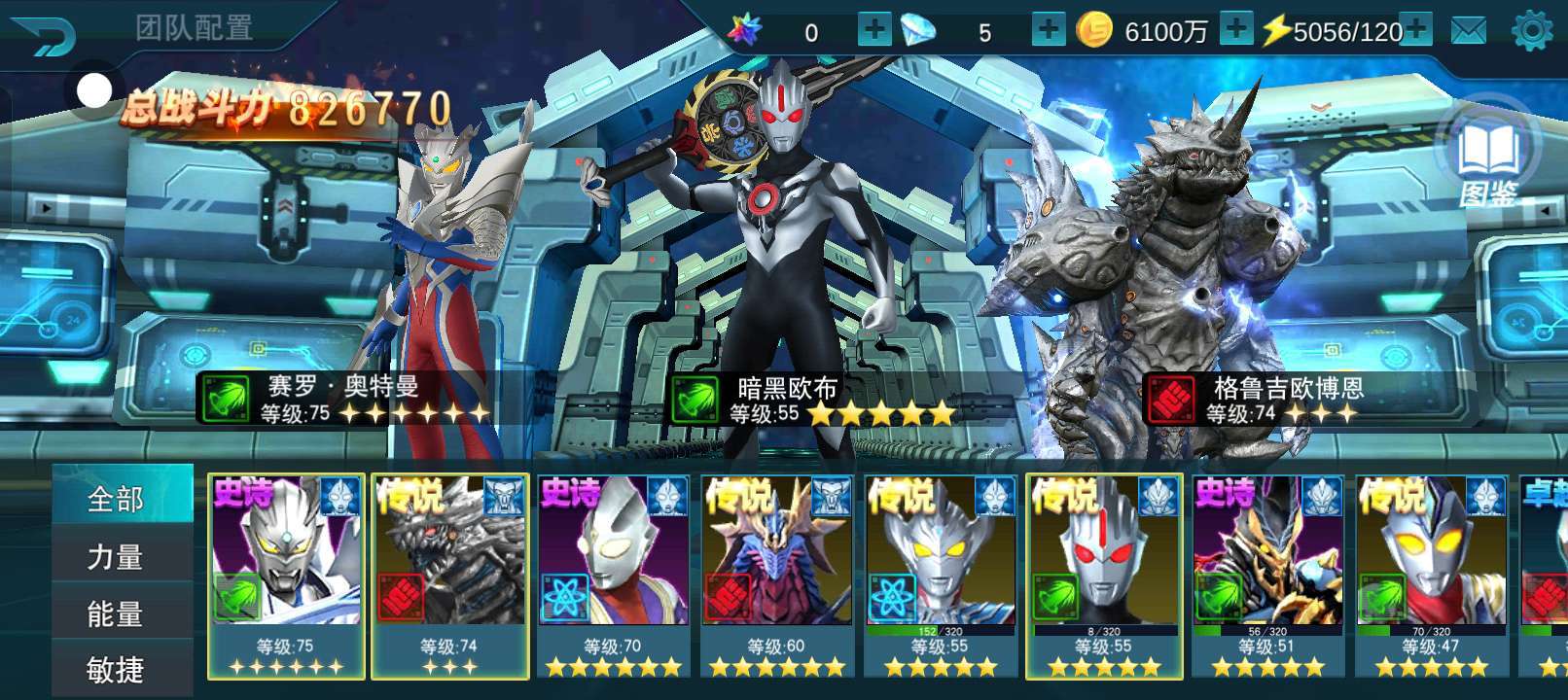Image resolution: width=1568 pixels, height=700 pixels.
Task: Refill lightning energy with the plus button
Action: (x=1415, y=29)
